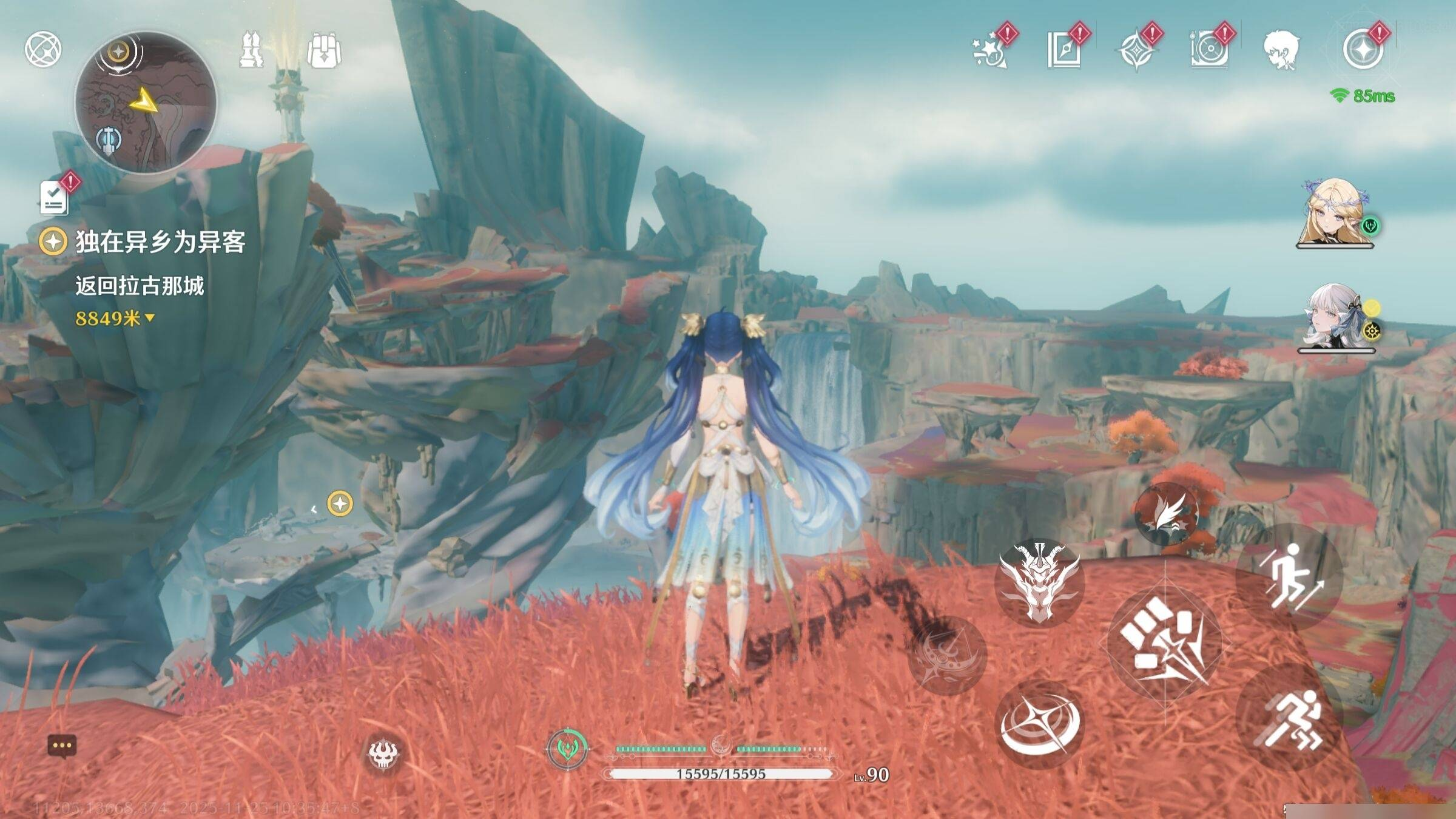Open the circled star main menu

(x=1363, y=50)
